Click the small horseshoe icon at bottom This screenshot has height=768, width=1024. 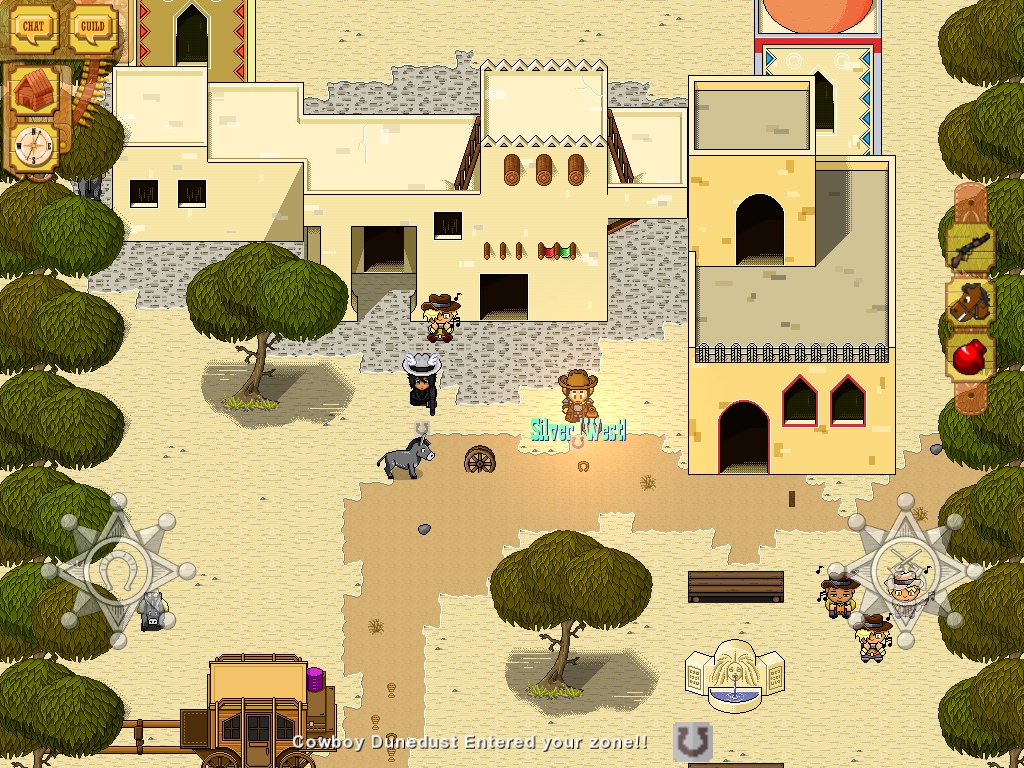click(x=692, y=743)
